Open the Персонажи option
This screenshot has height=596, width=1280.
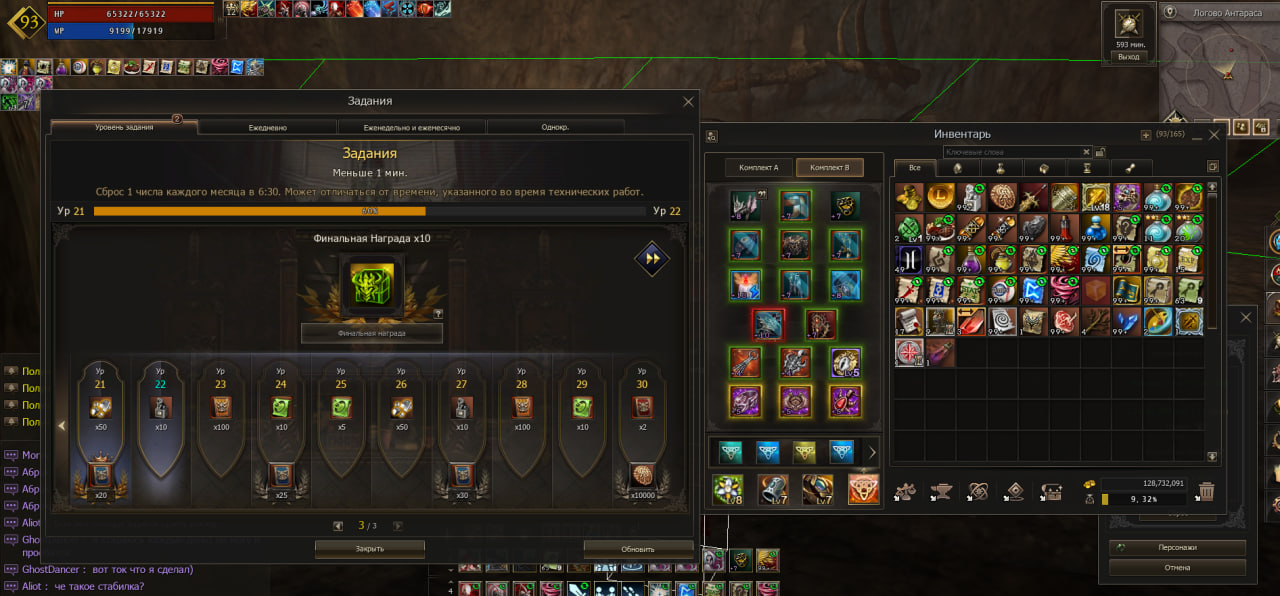[1177, 548]
